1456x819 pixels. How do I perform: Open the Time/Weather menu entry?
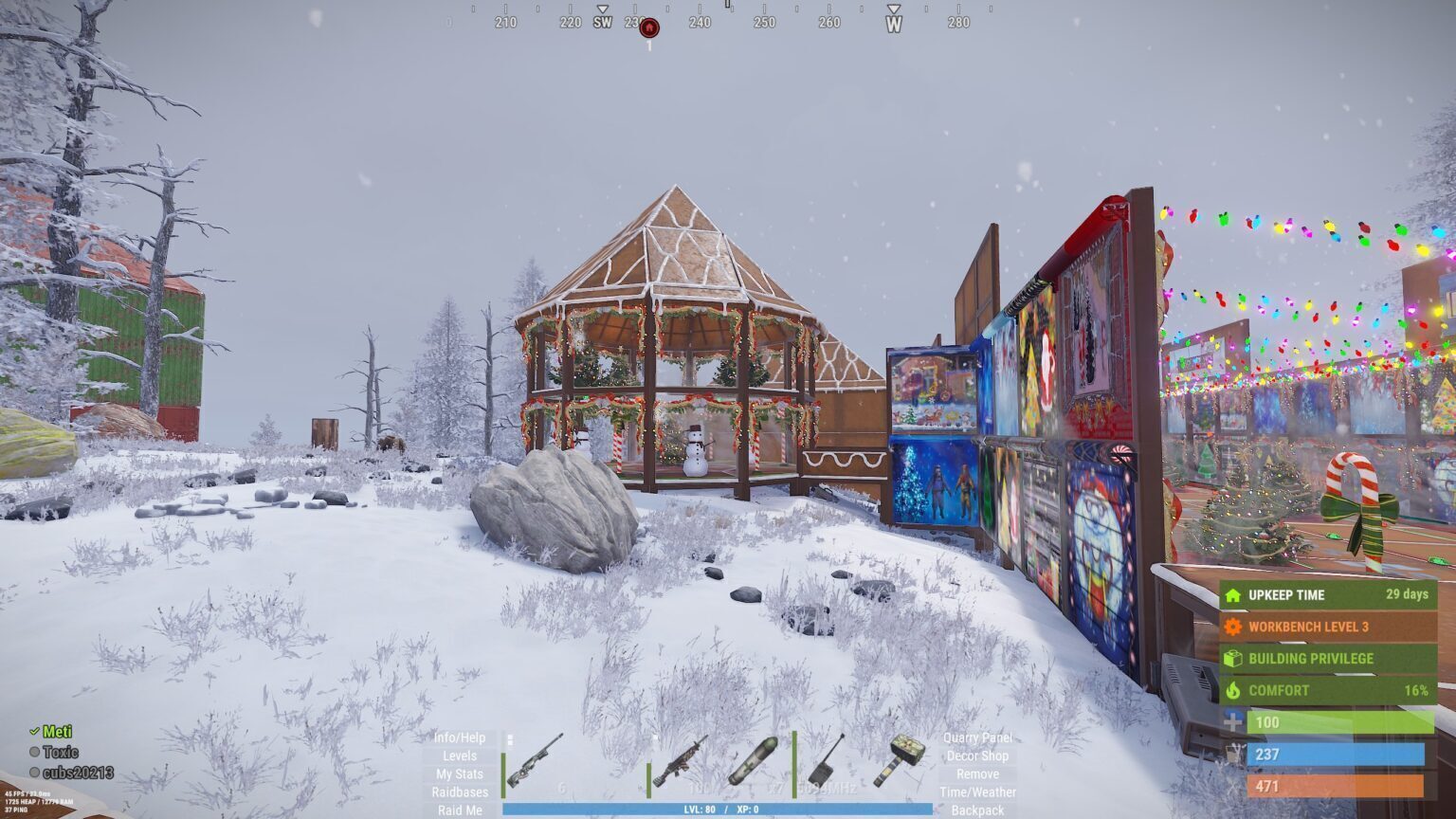coord(975,792)
